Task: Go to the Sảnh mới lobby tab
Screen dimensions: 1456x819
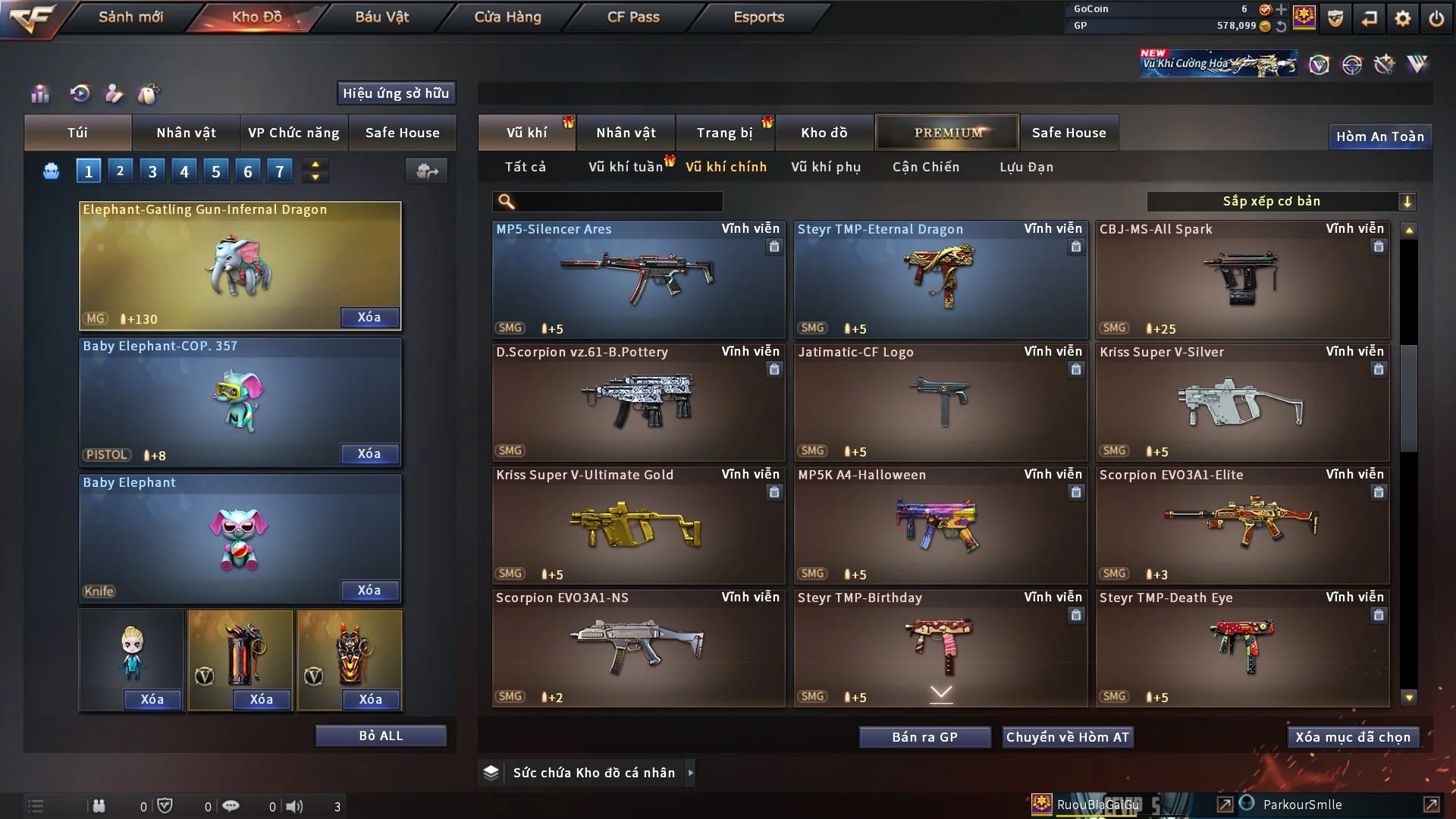Action: tap(130, 17)
